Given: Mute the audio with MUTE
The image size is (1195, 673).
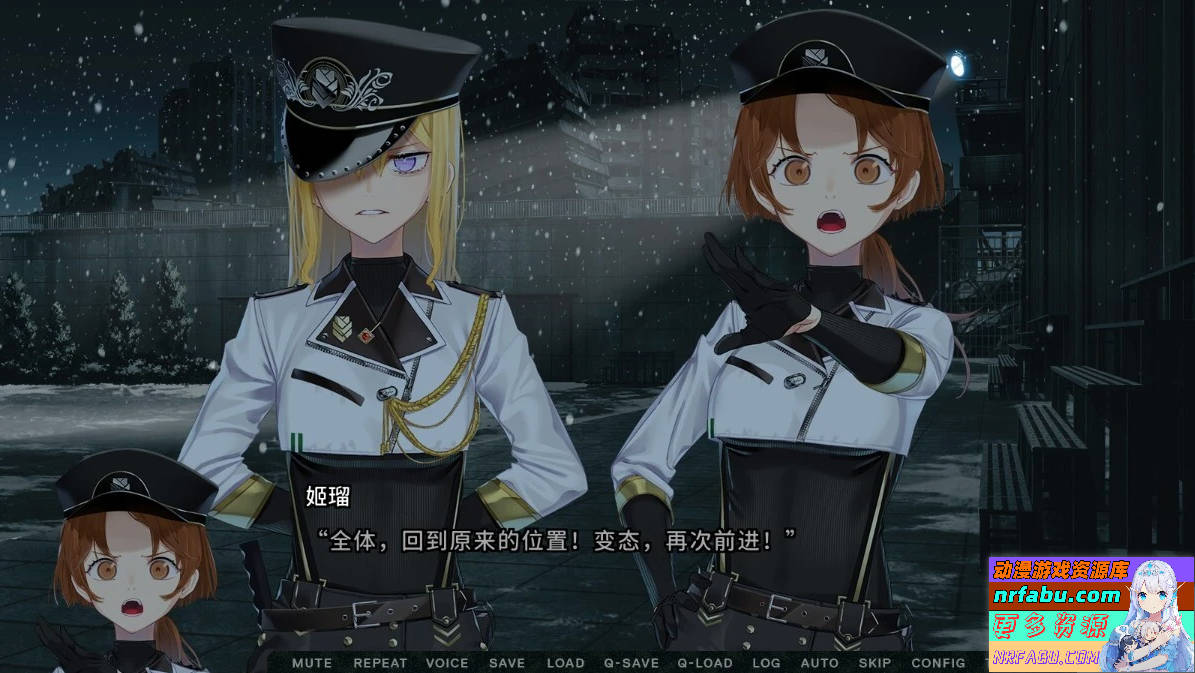Looking at the screenshot, I should coord(312,663).
